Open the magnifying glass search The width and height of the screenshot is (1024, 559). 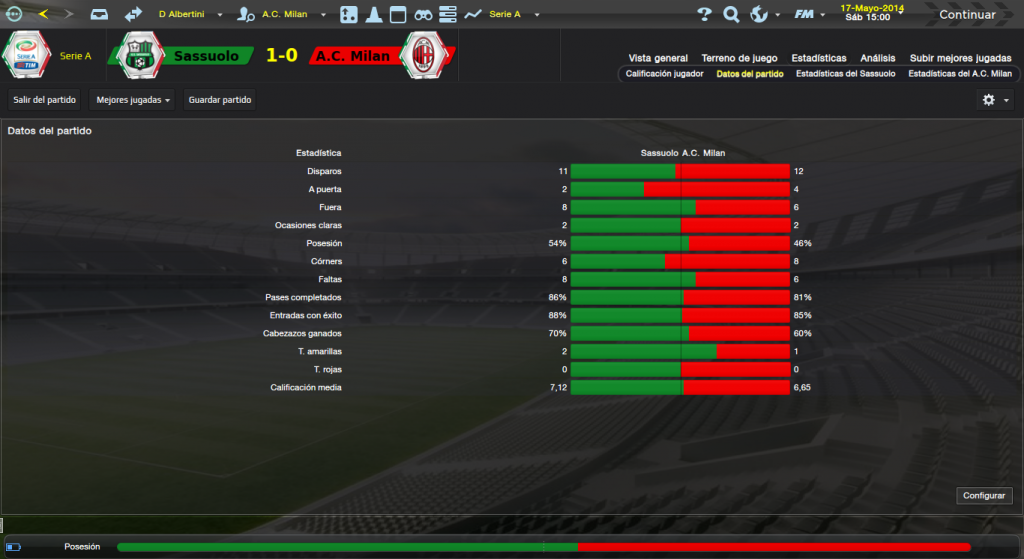(731, 15)
